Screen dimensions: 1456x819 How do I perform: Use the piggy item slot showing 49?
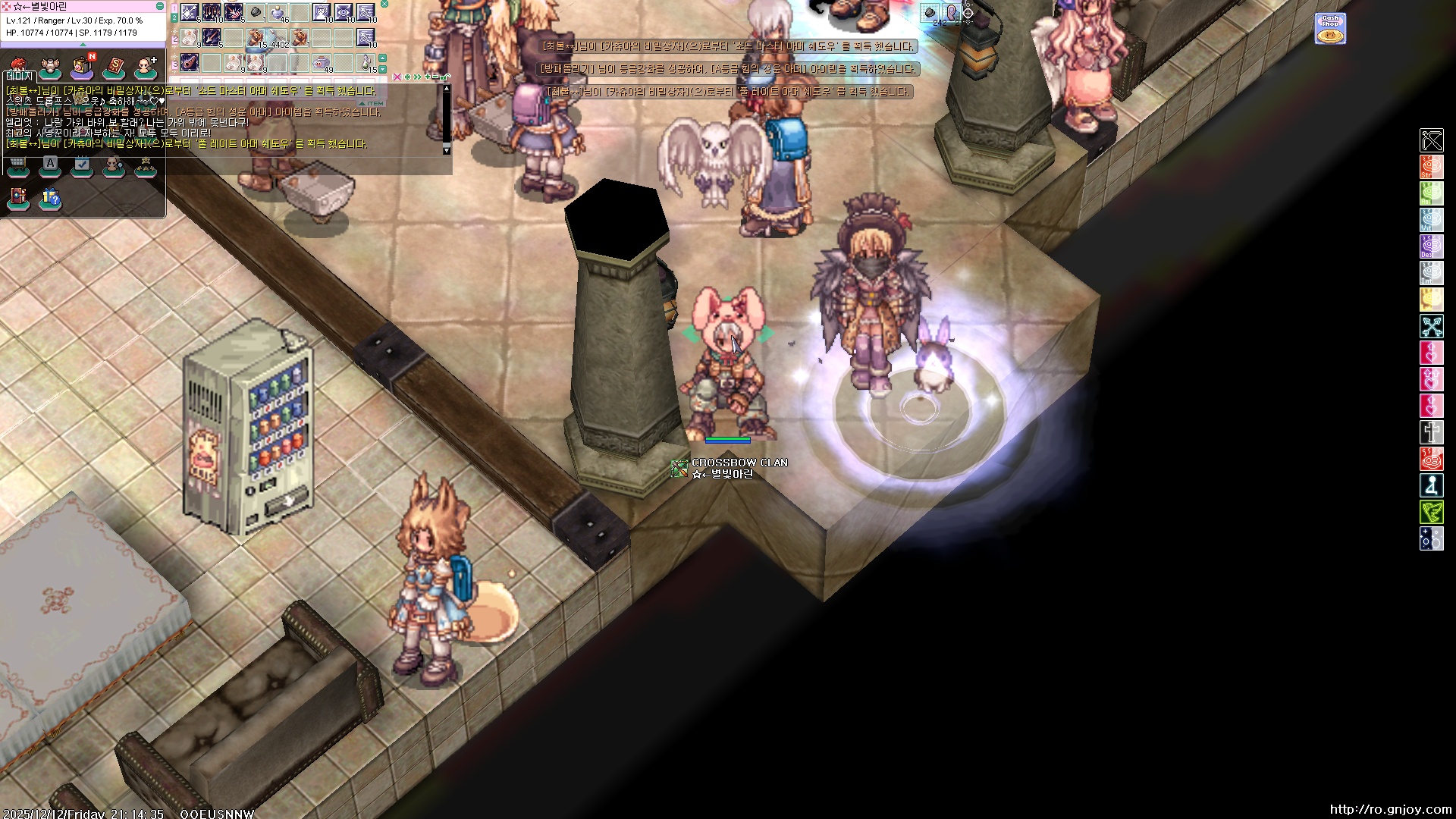tap(322, 63)
